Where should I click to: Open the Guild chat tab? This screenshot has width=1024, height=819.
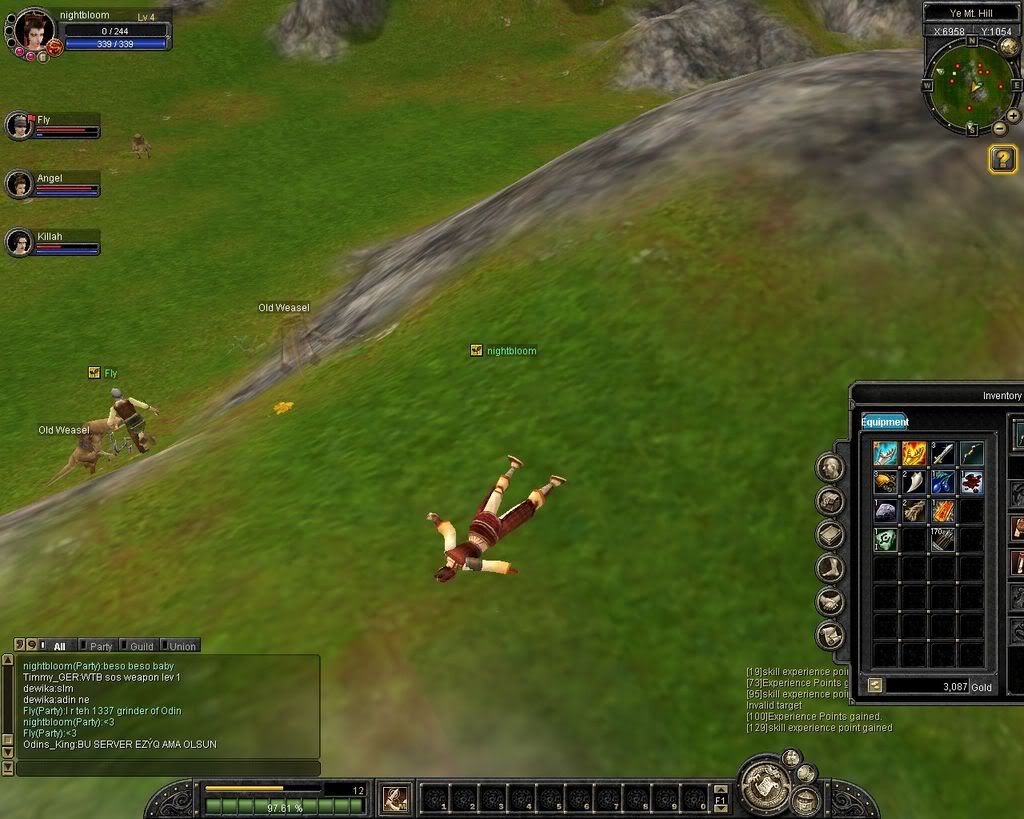[141, 646]
